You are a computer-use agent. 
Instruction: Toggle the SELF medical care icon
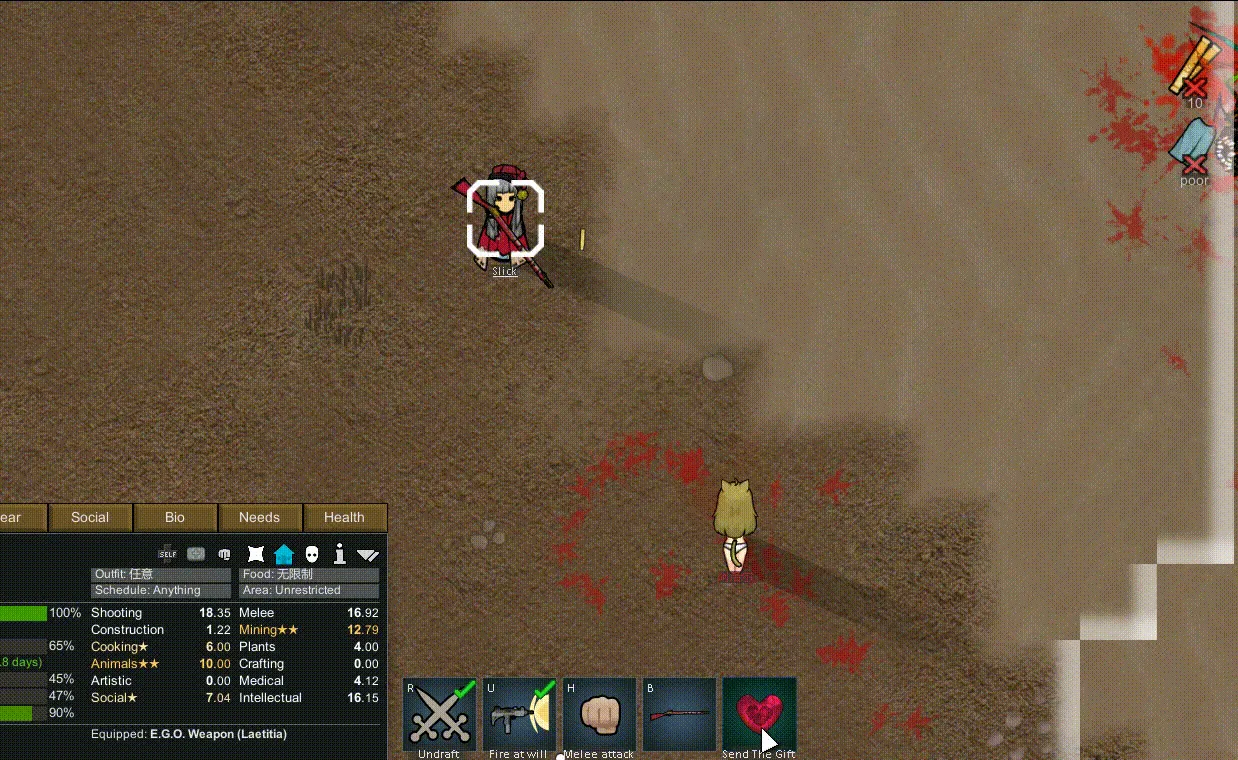(168, 554)
